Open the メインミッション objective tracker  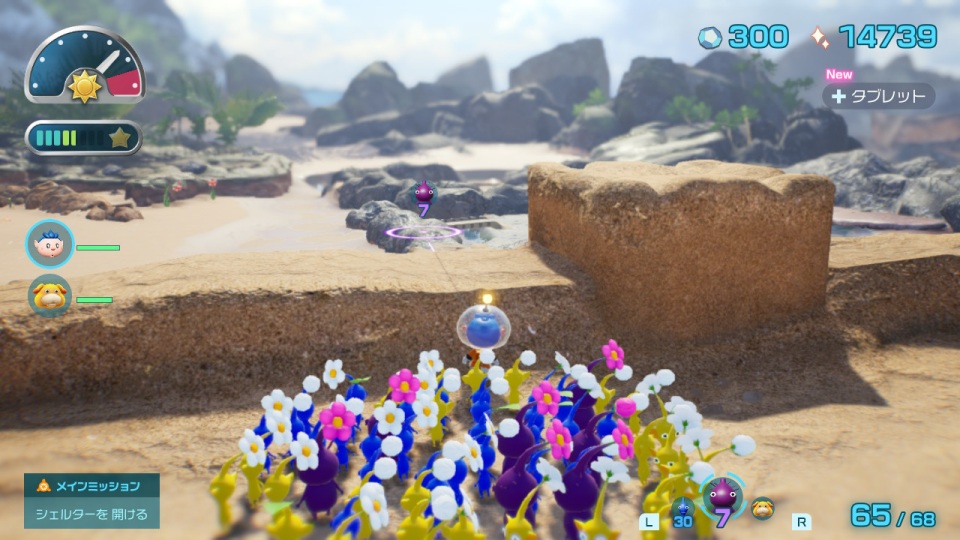92,500
